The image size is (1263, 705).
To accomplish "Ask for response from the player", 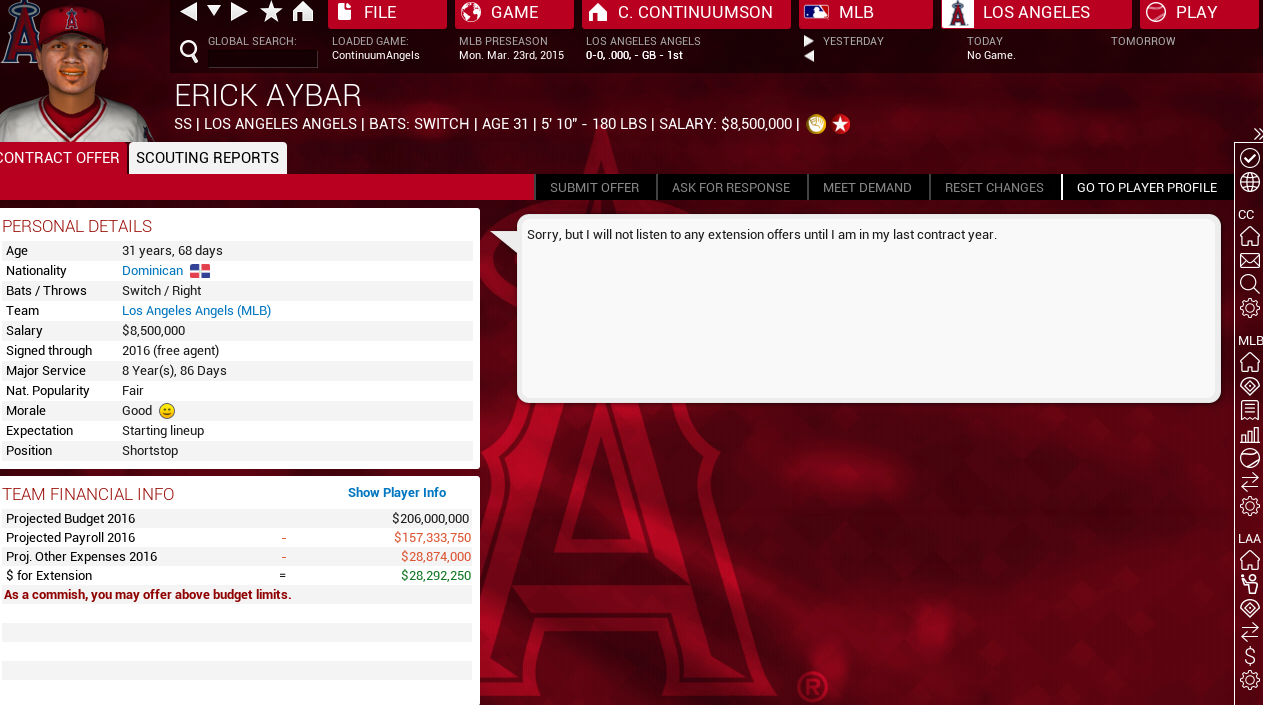I will pyautogui.click(x=731, y=188).
